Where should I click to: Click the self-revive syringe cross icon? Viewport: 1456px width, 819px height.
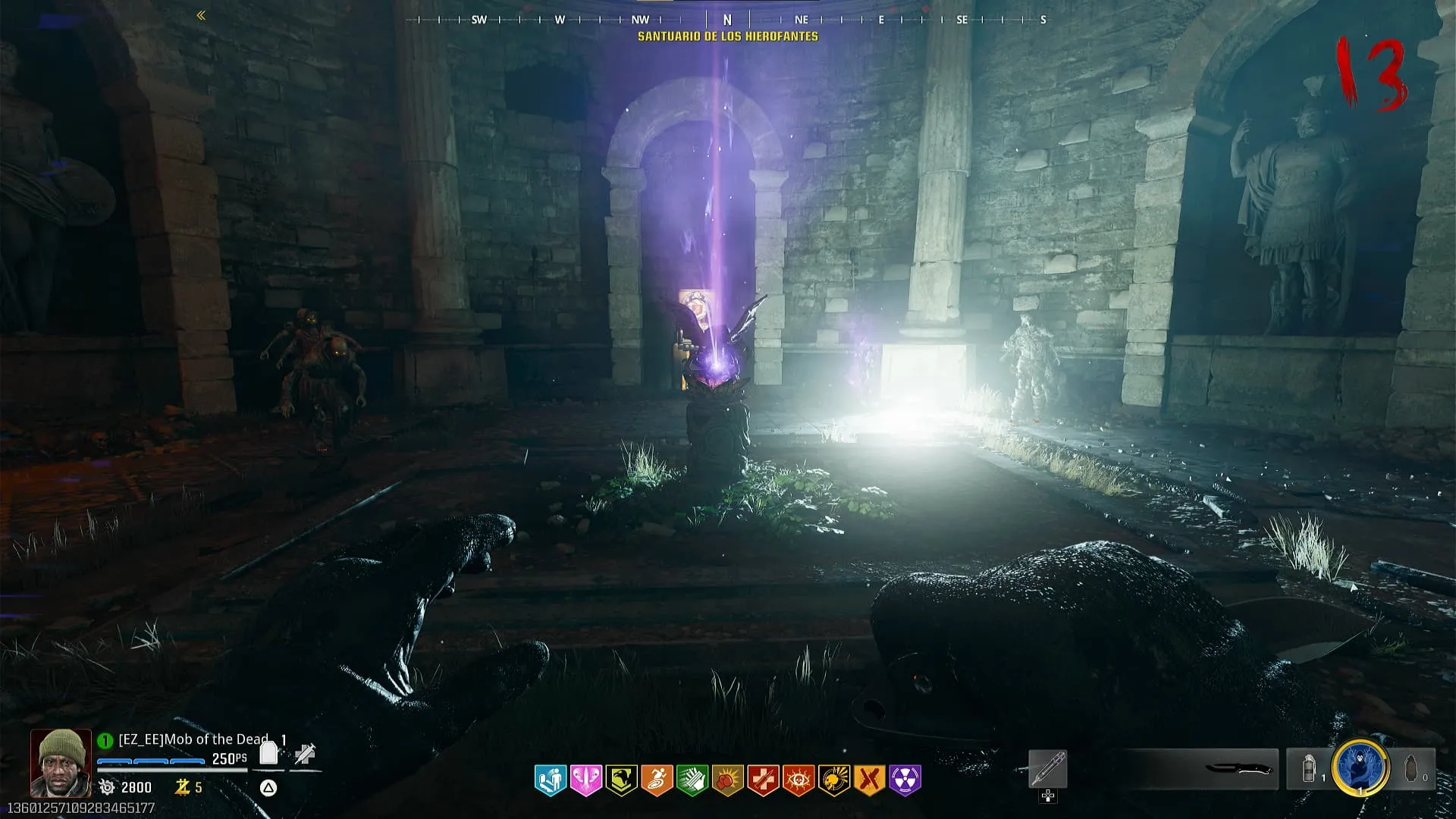306,754
